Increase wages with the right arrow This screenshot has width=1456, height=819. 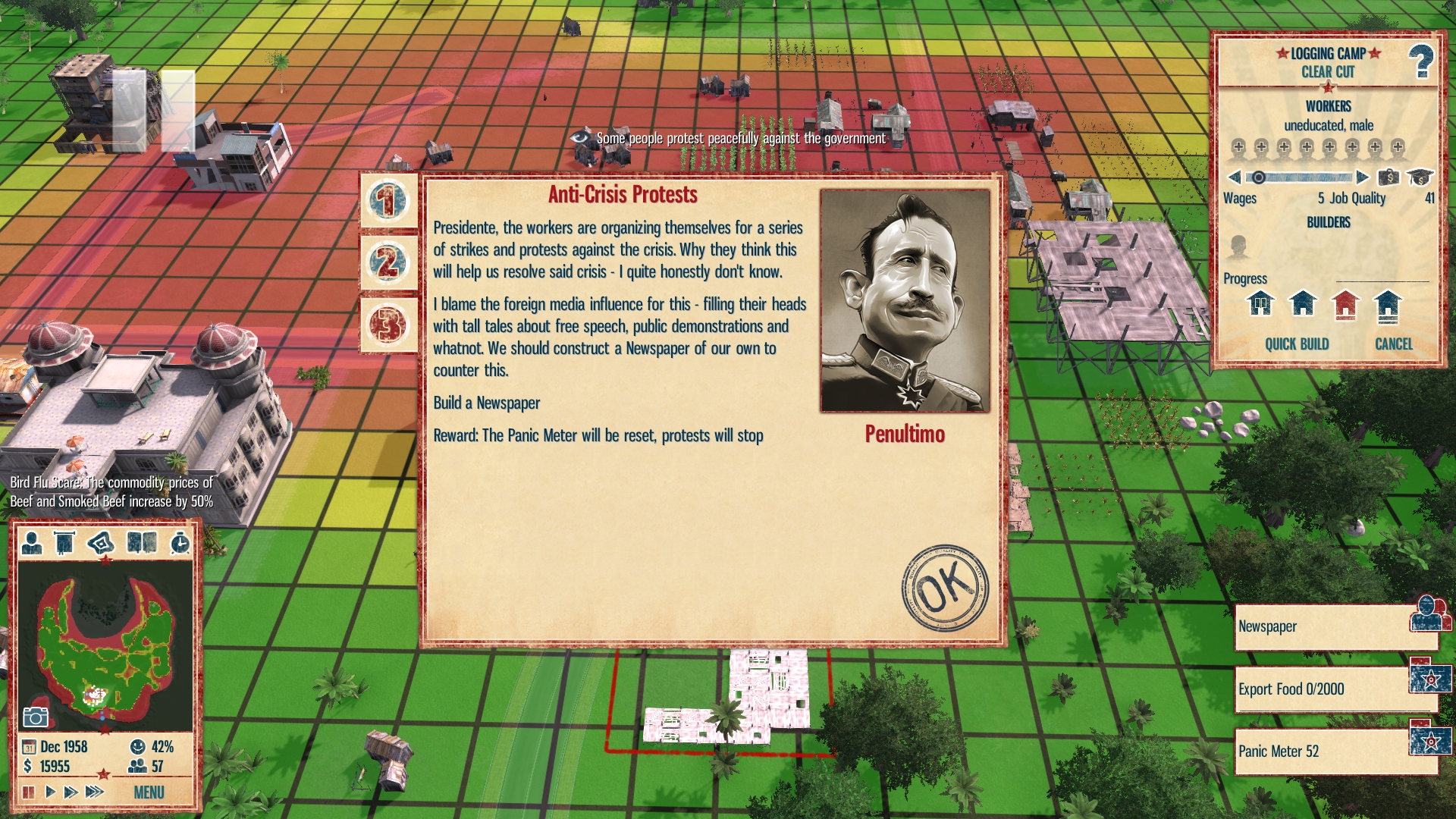1363,177
